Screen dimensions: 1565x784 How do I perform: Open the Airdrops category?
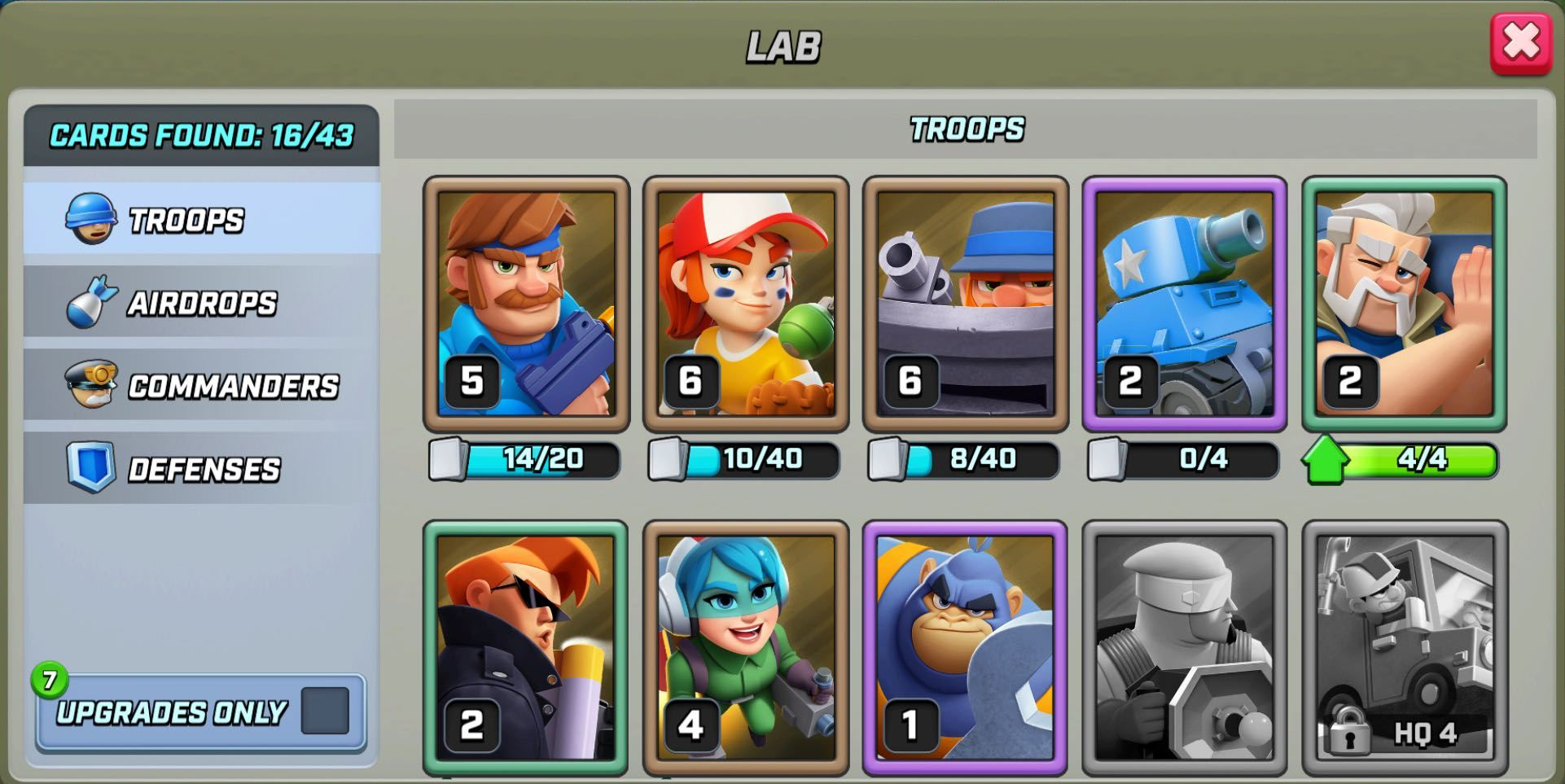click(x=202, y=303)
